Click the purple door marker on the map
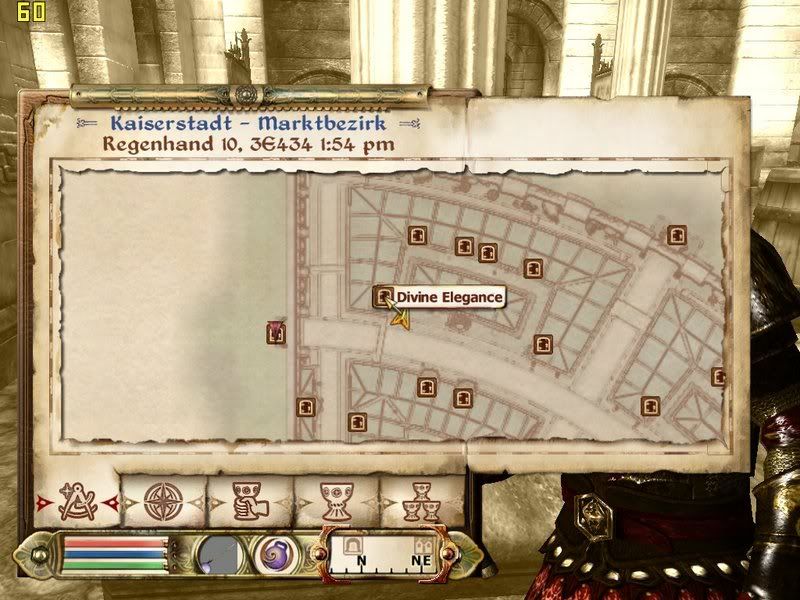 [276, 333]
